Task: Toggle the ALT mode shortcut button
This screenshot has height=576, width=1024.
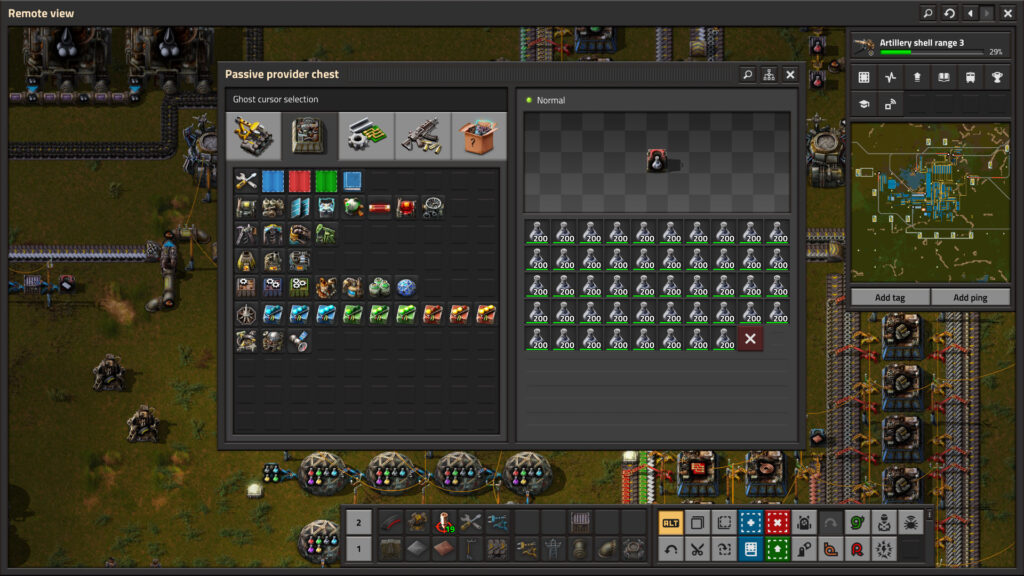Action: coord(670,522)
